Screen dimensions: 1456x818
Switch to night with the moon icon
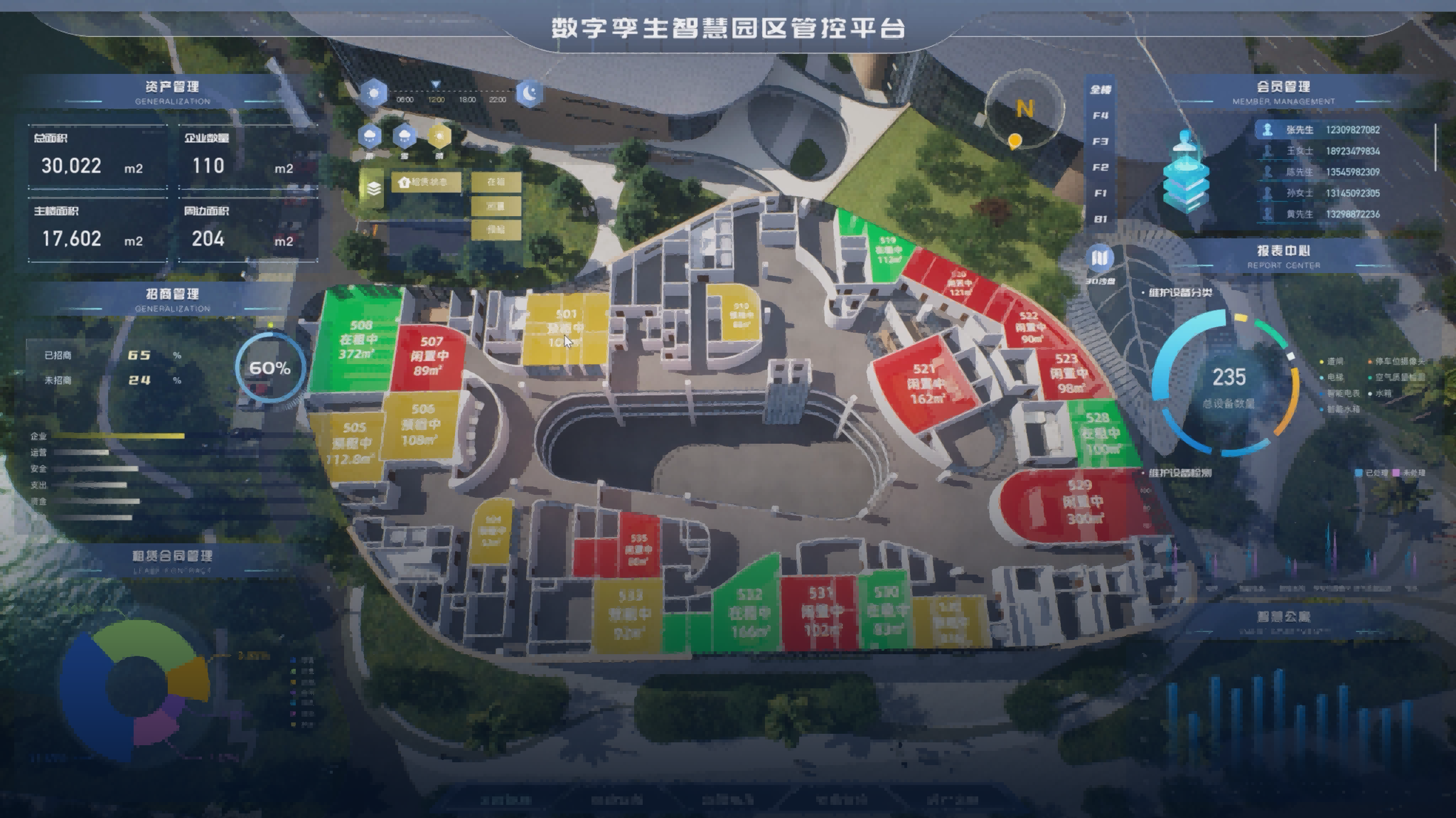[530, 93]
